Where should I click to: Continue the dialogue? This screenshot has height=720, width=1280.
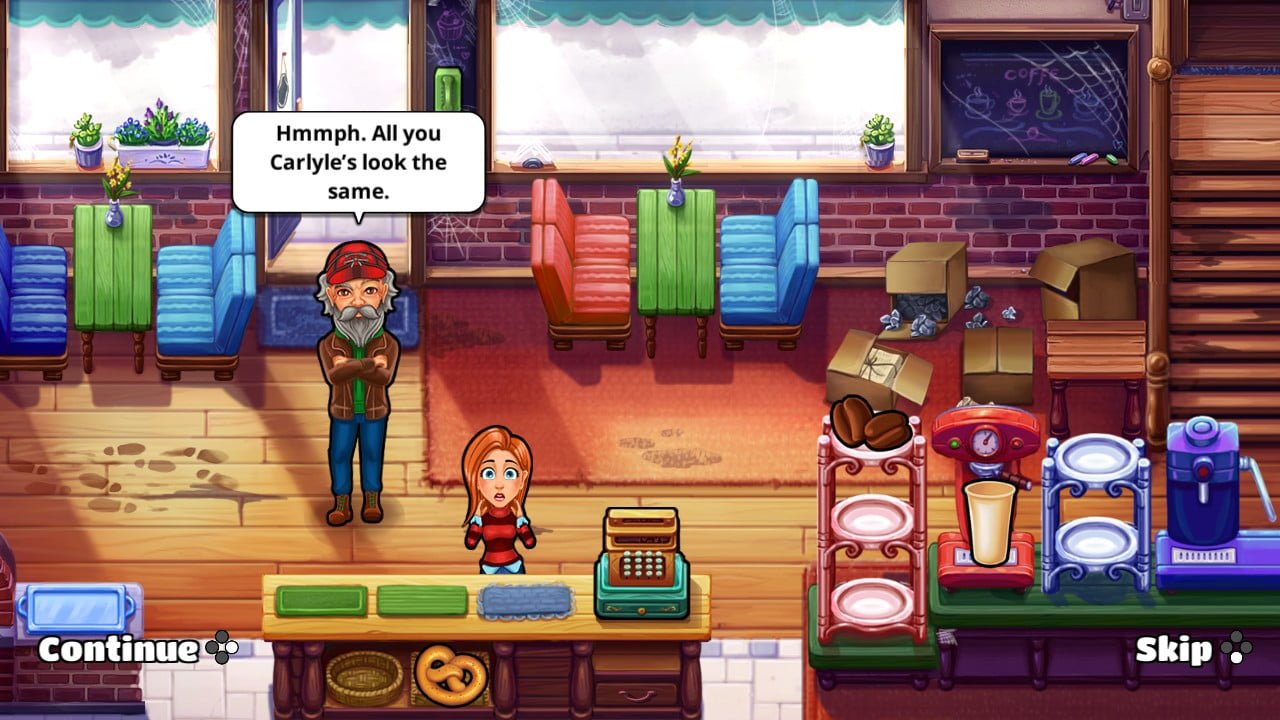(118, 650)
